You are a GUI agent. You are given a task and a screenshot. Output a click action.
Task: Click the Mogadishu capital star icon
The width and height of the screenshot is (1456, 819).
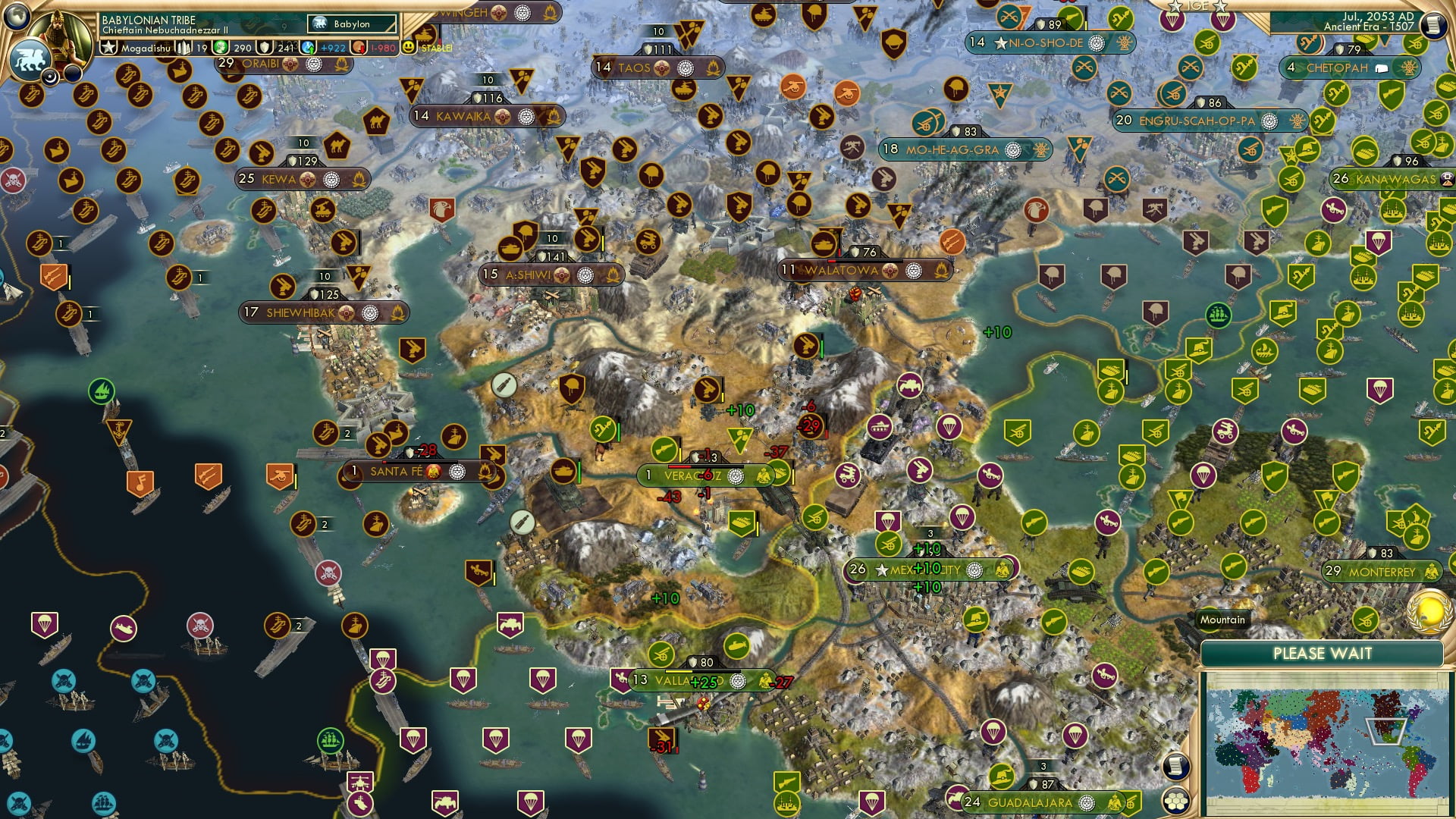[x=108, y=47]
